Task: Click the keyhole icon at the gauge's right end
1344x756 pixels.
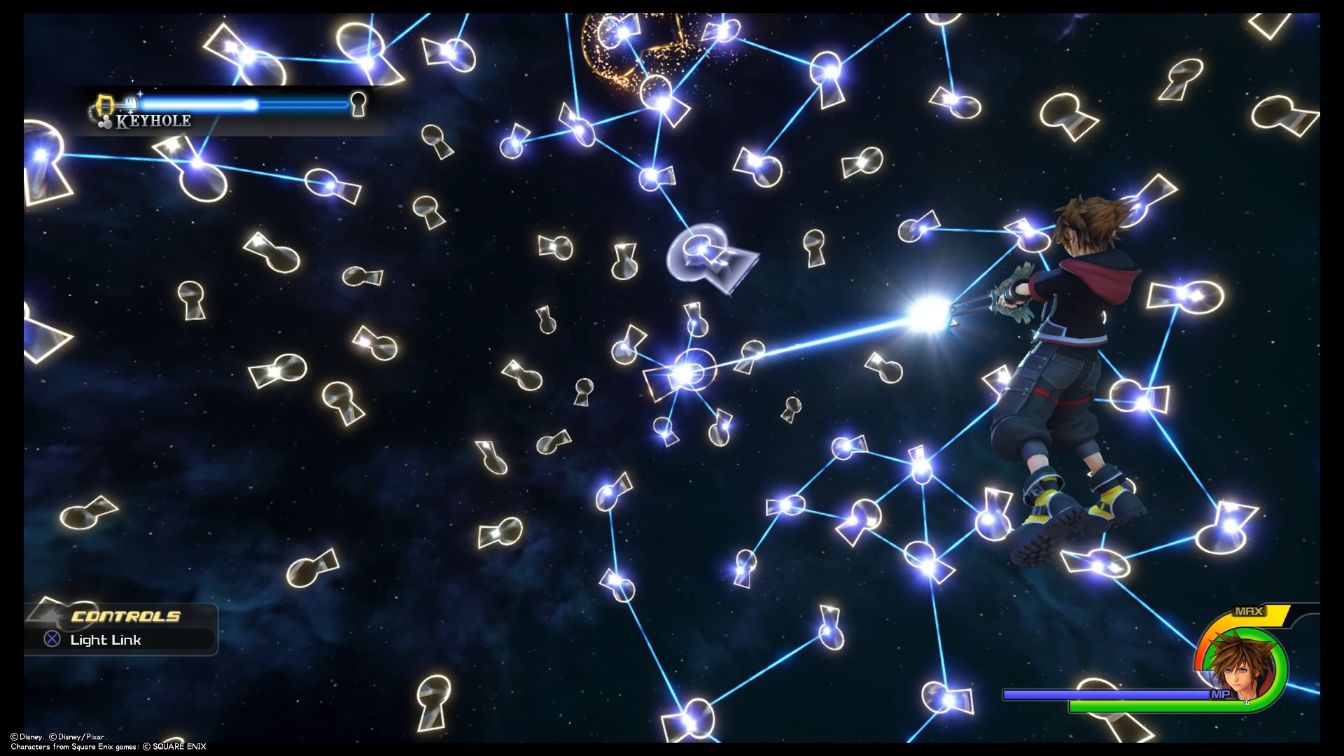Action: tap(359, 103)
